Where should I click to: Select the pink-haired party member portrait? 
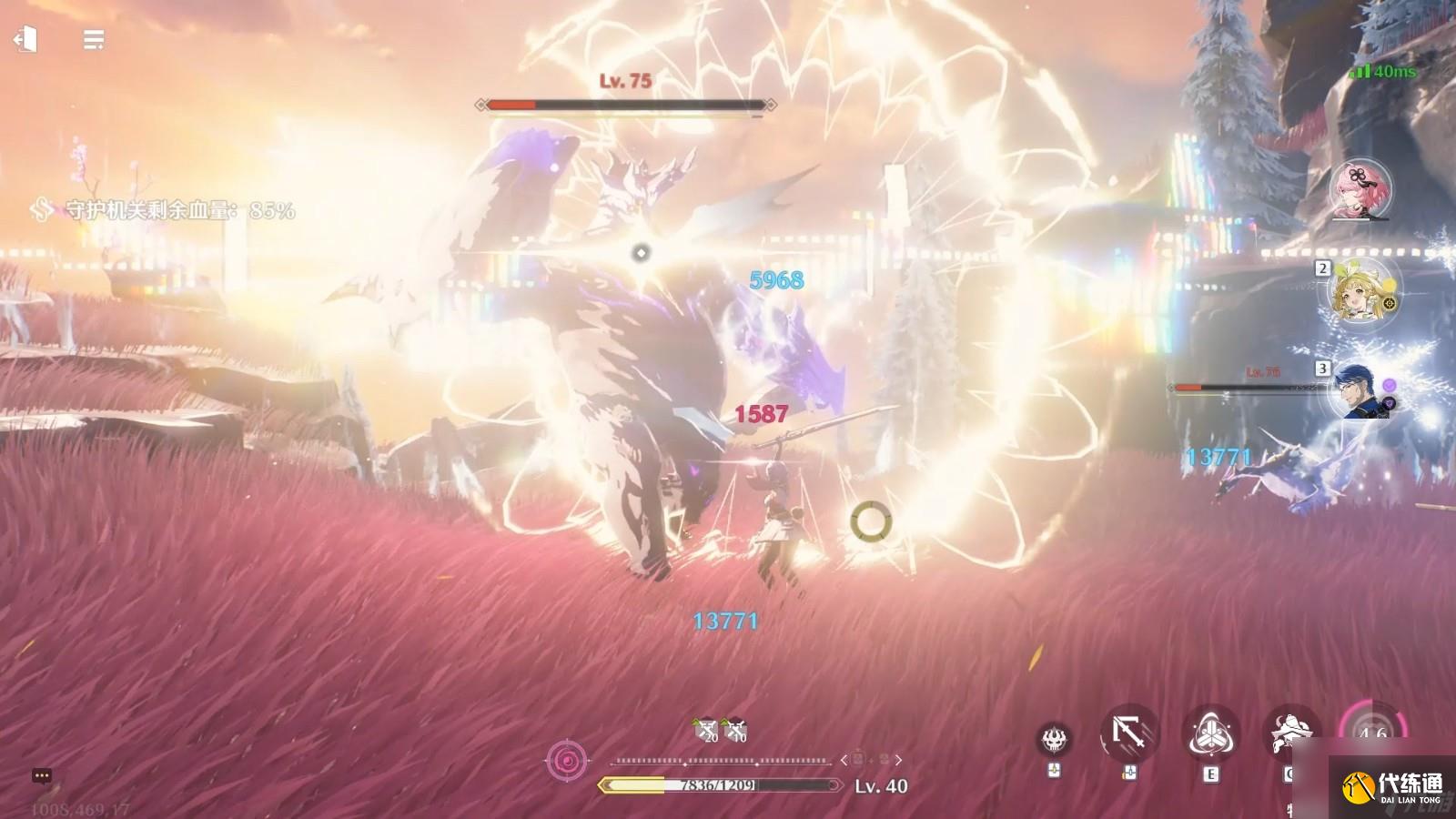(x=1361, y=190)
